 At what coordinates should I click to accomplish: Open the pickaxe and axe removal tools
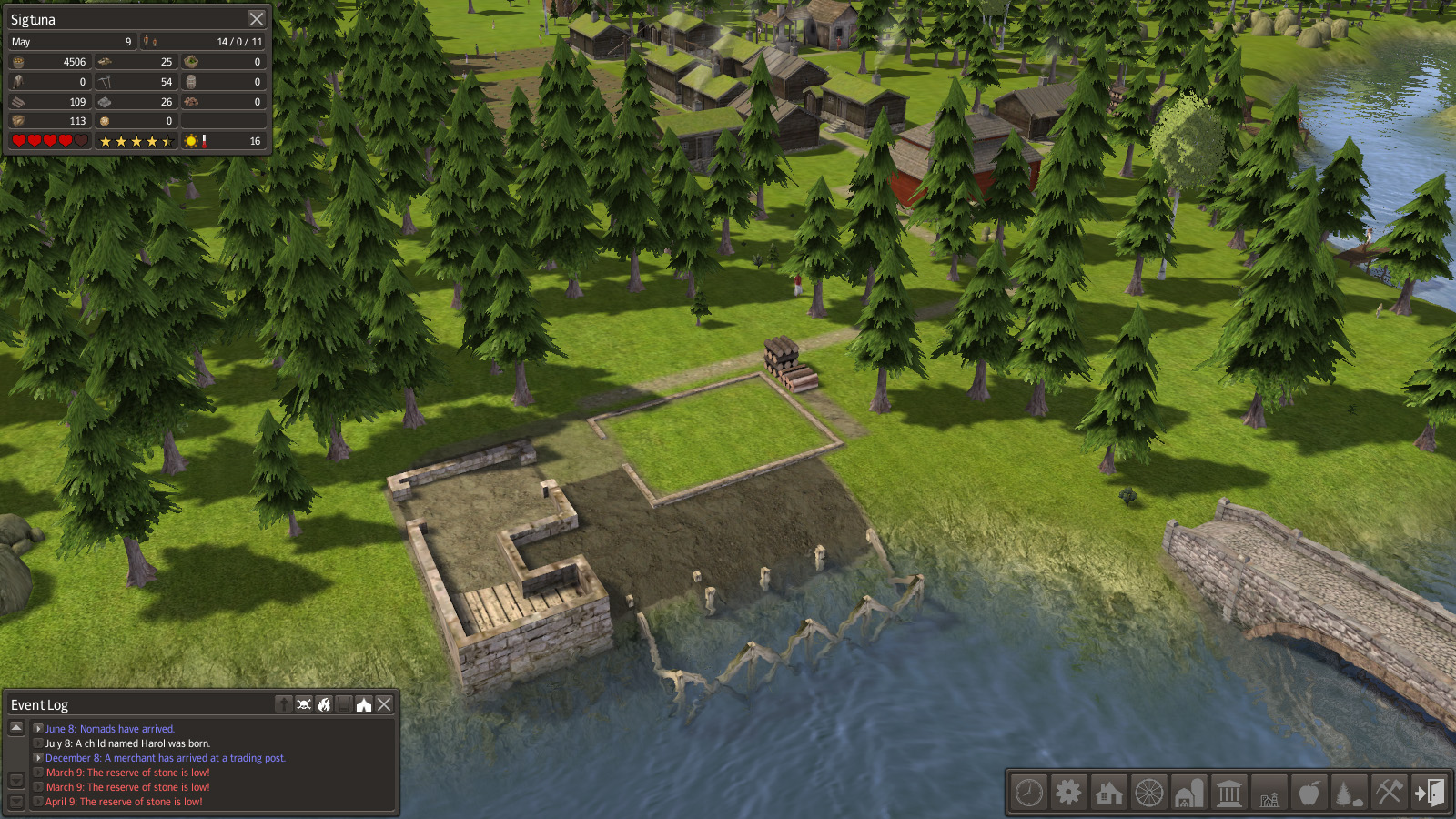1389,793
